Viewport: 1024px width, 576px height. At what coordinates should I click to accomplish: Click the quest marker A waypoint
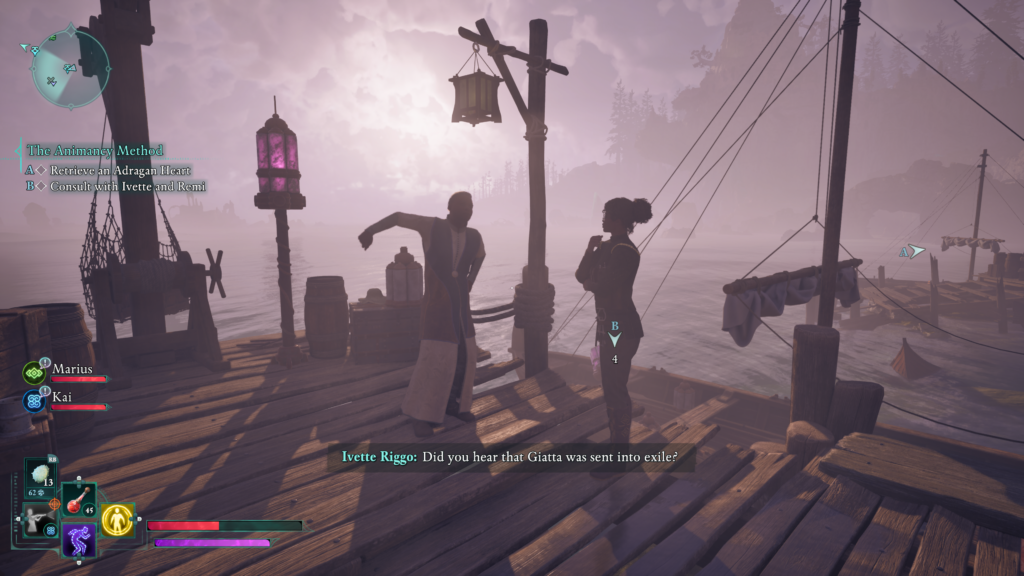click(913, 252)
